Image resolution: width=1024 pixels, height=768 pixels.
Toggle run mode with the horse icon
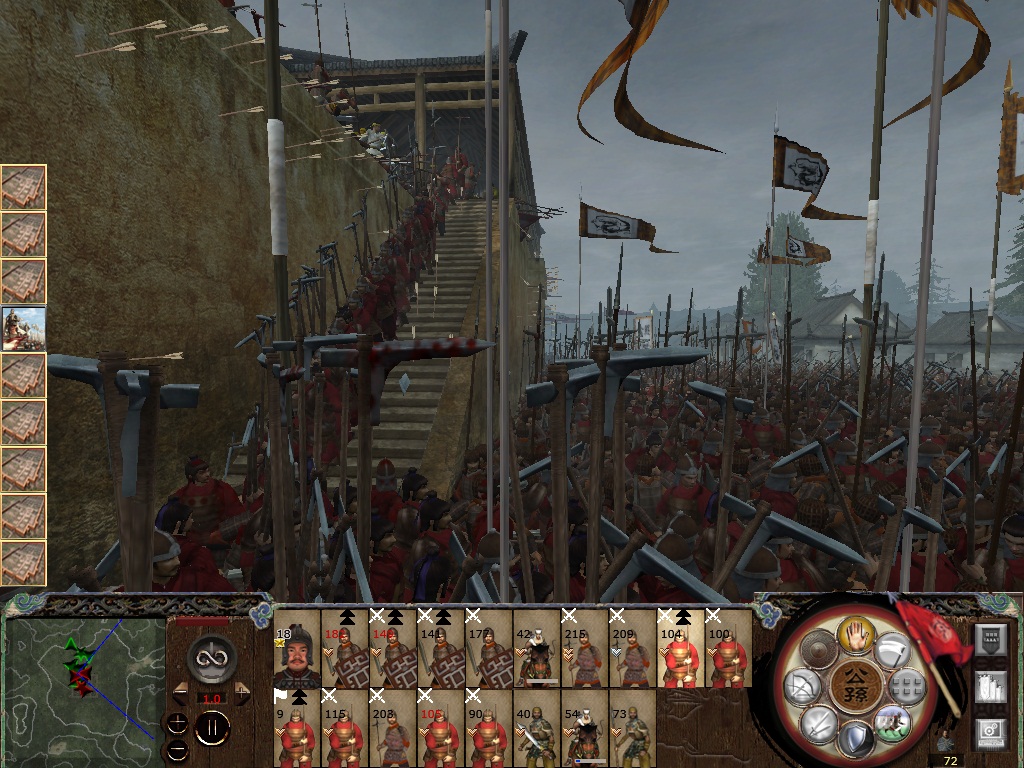[x=892, y=722]
